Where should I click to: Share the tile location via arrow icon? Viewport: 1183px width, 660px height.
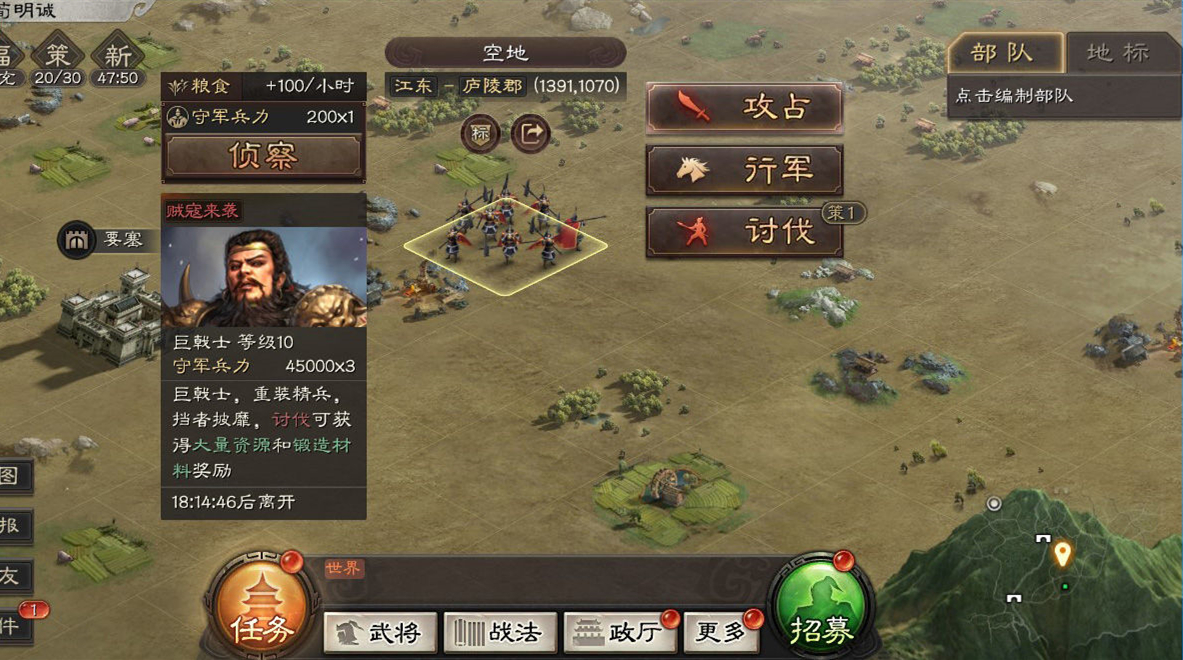tap(531, 134)
